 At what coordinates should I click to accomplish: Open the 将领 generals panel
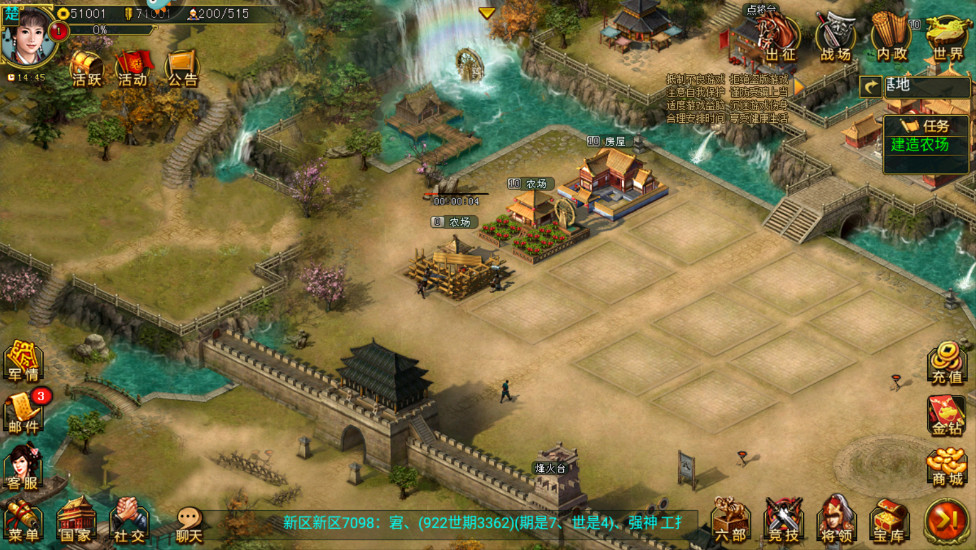pyautogui.click(x=837, y=521)
